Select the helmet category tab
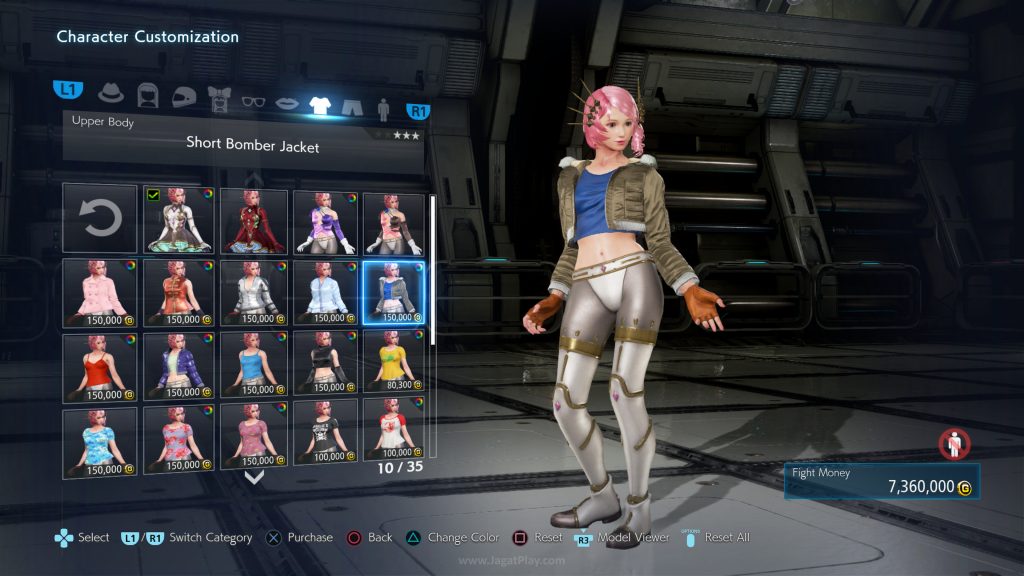Viewport: 1024px width, 576px height. point(183,97)
